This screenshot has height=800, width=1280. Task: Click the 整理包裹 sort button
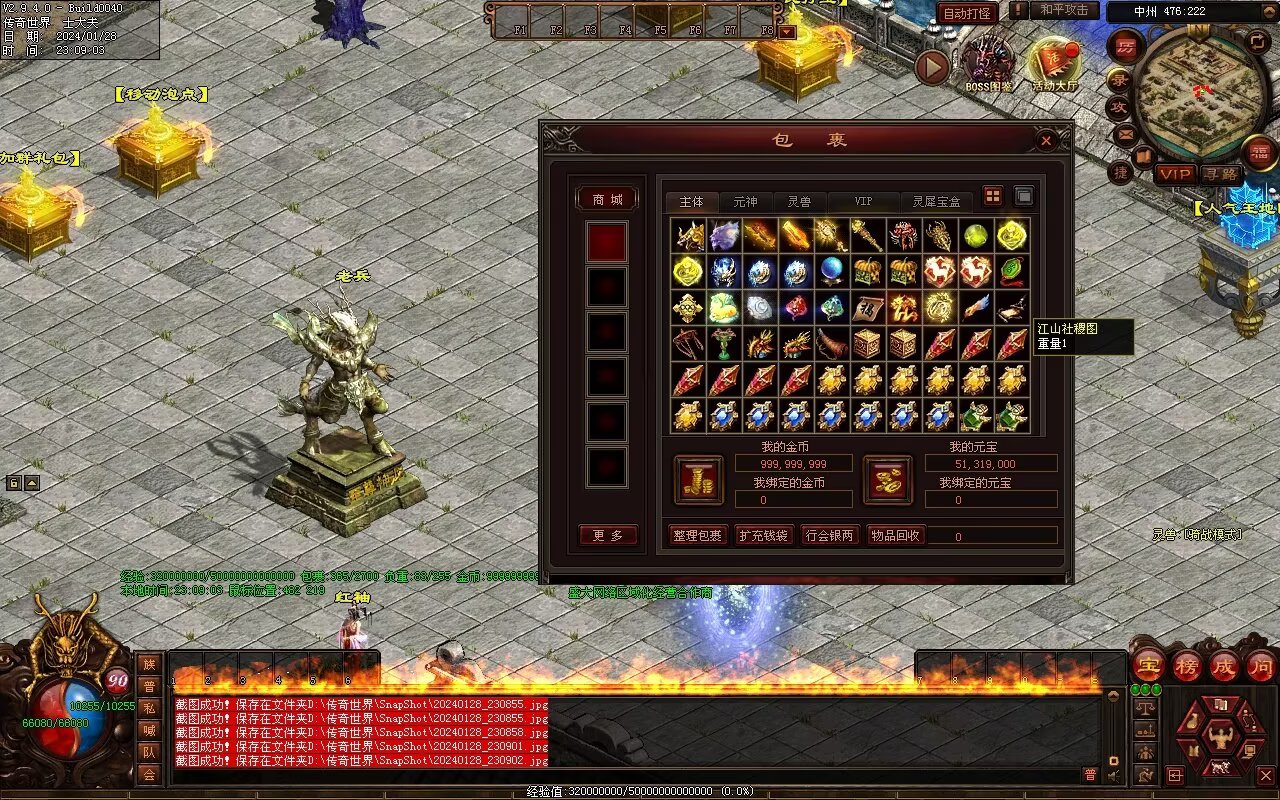pyautogui.click(x=698, y=535)
